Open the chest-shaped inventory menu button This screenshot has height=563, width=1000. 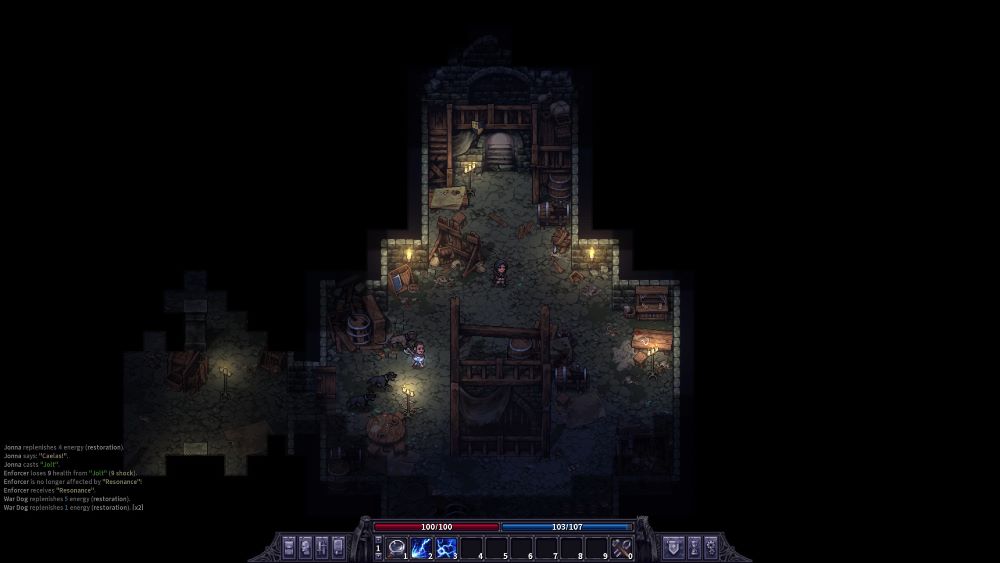point(289,547)
